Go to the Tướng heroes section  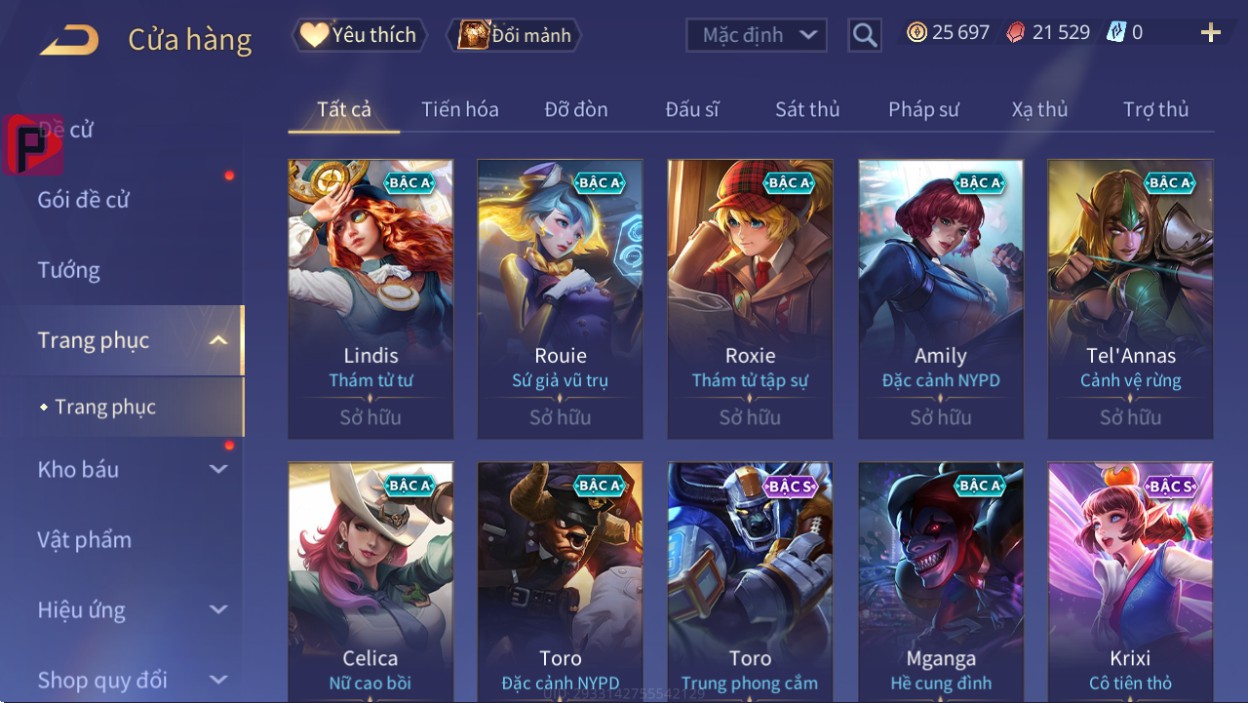(69, 270)
